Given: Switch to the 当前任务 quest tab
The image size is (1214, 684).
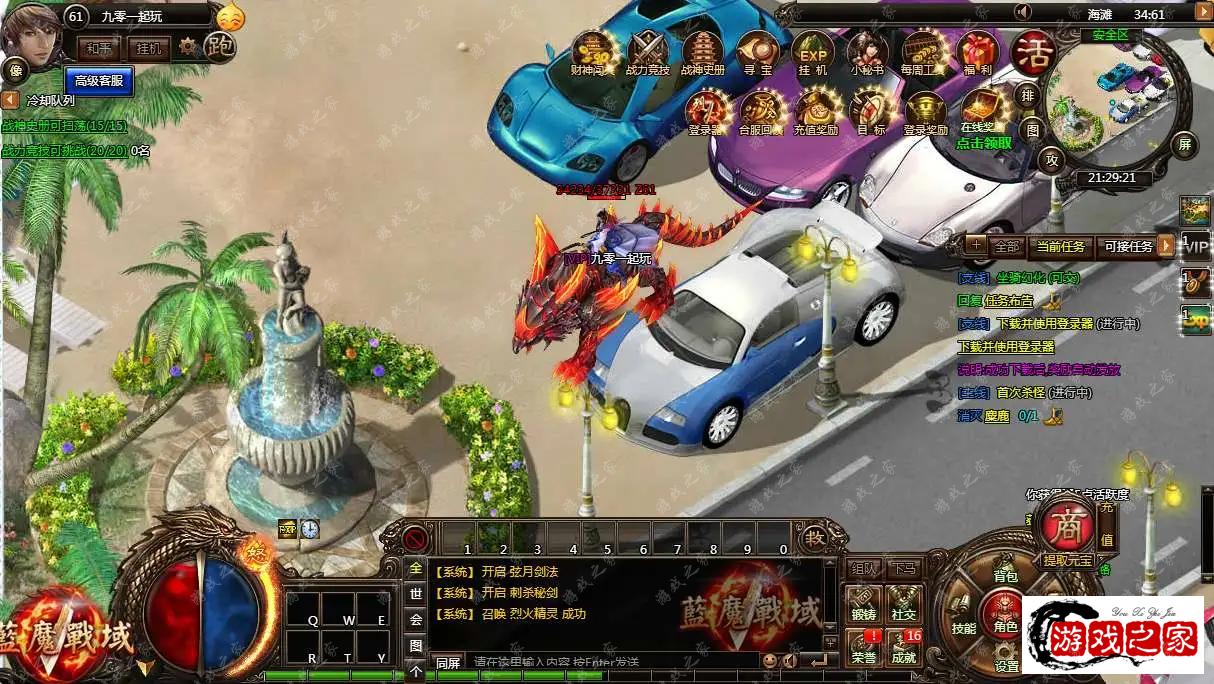Looking at the screenshot, I should coord(1060,246).
